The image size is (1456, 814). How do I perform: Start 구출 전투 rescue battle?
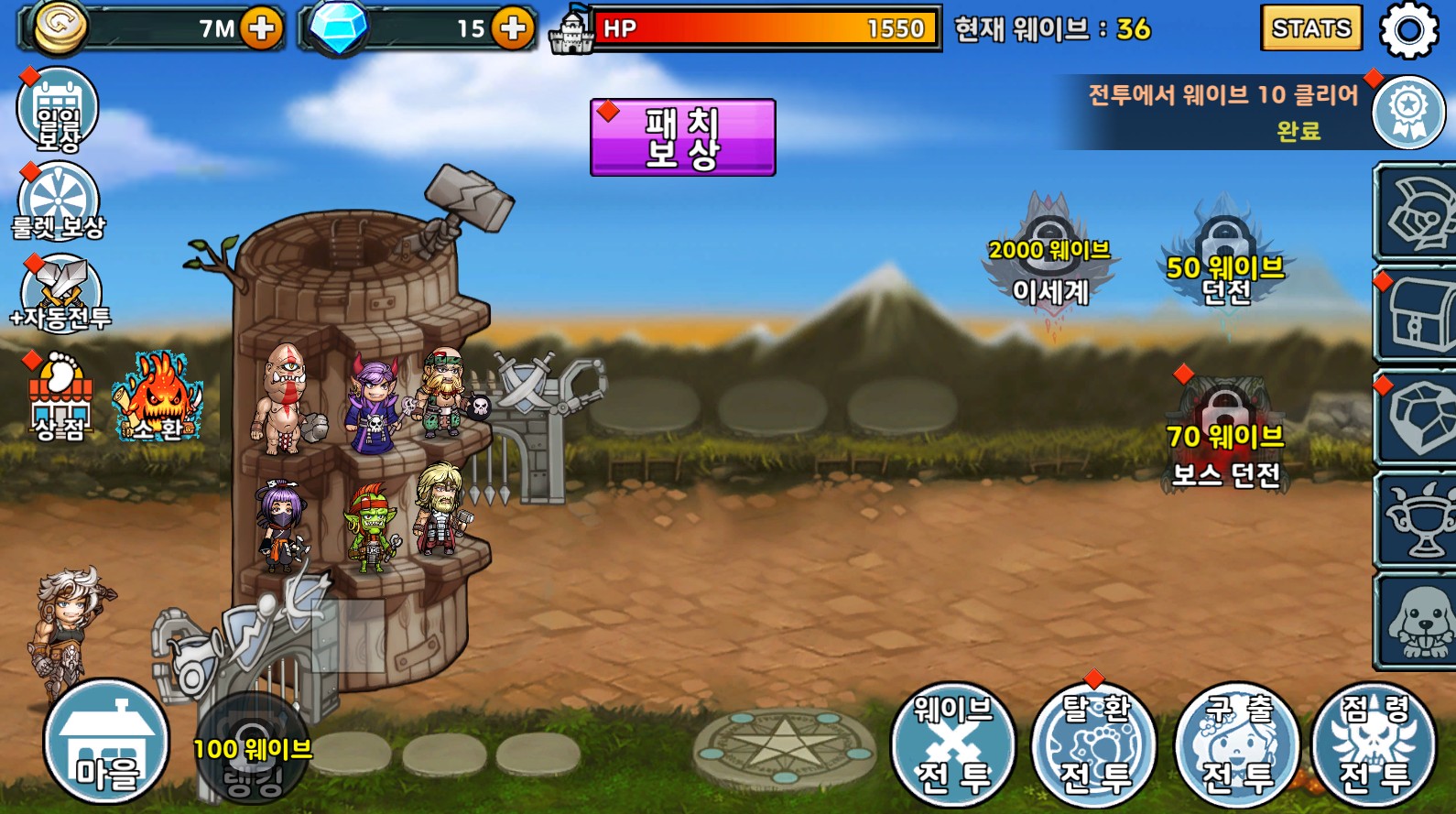coord(1237,743)
